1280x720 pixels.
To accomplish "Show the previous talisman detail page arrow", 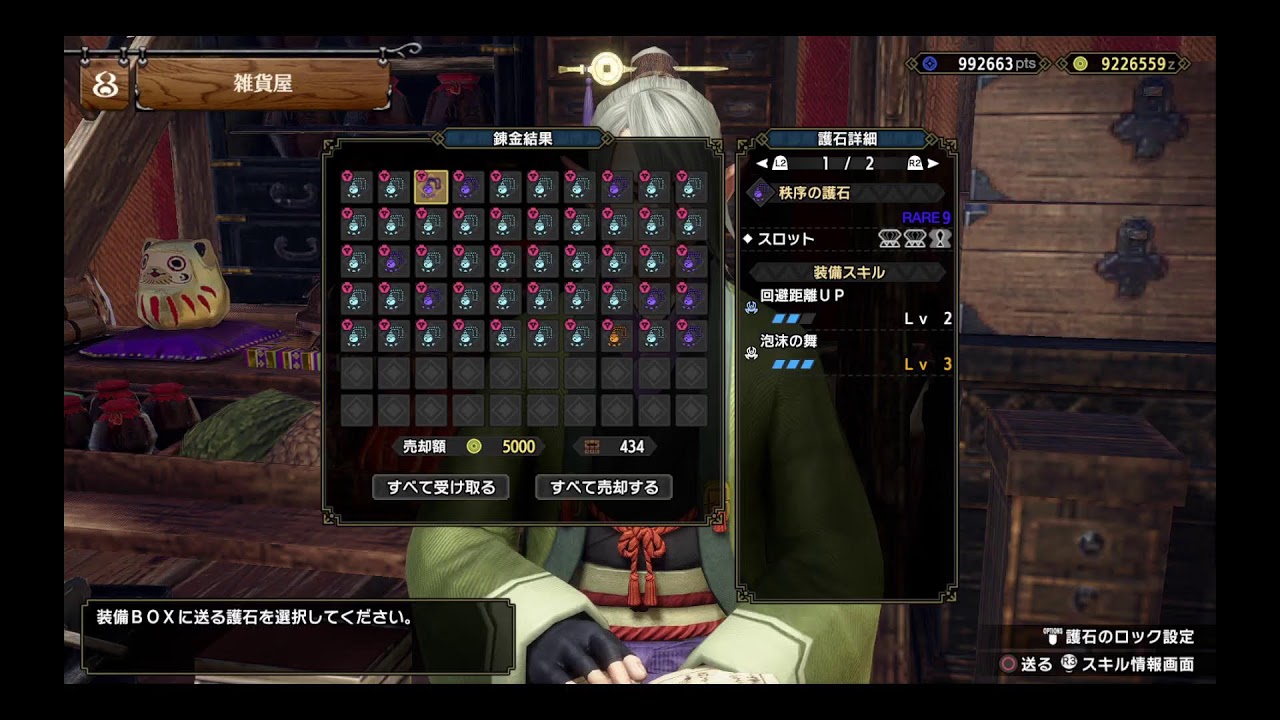I will coord(762,163).
